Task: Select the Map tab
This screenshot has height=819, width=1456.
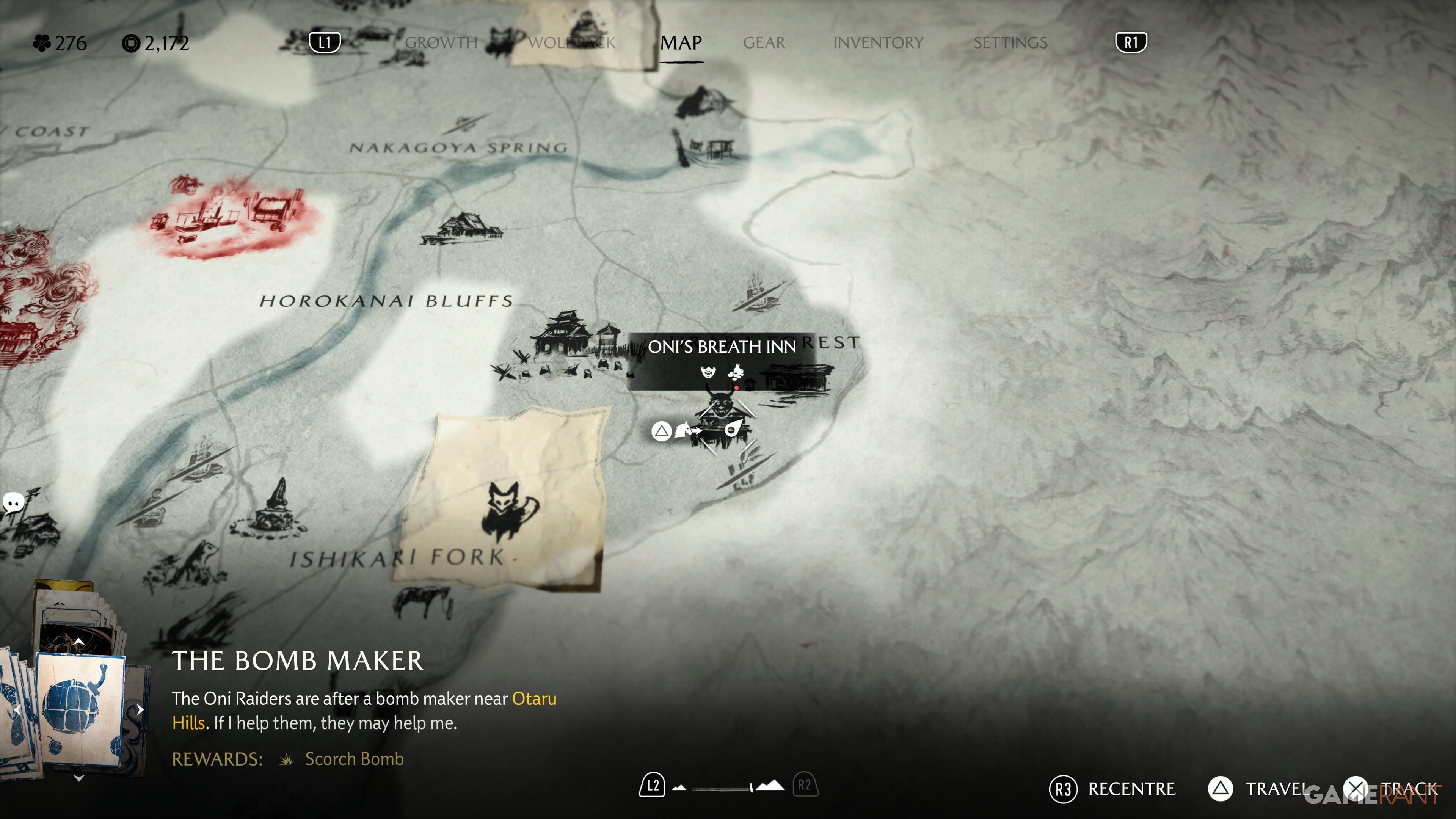Action: (x=681, y=43)
